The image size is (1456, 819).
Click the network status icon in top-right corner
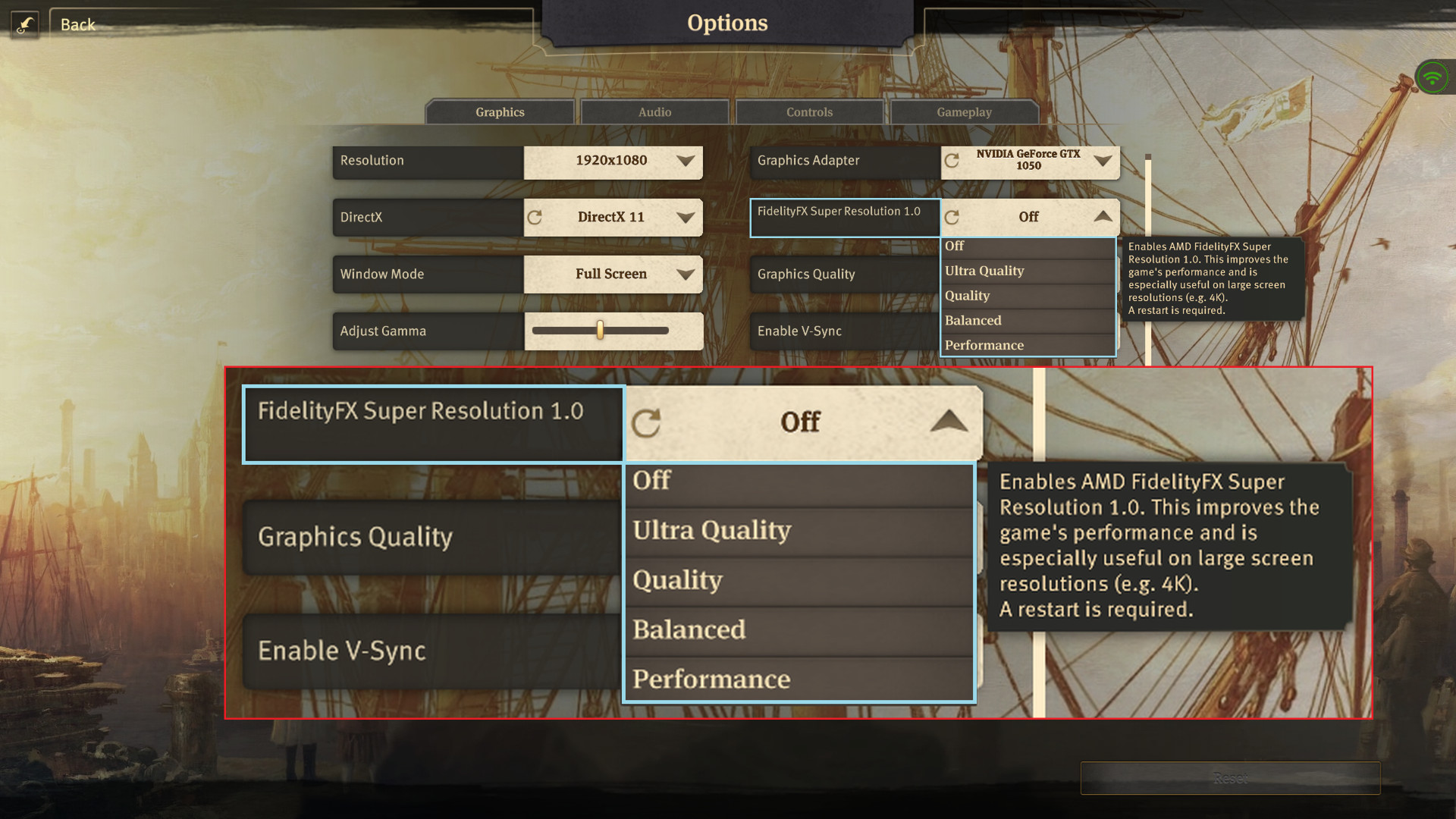[1432, 76]
